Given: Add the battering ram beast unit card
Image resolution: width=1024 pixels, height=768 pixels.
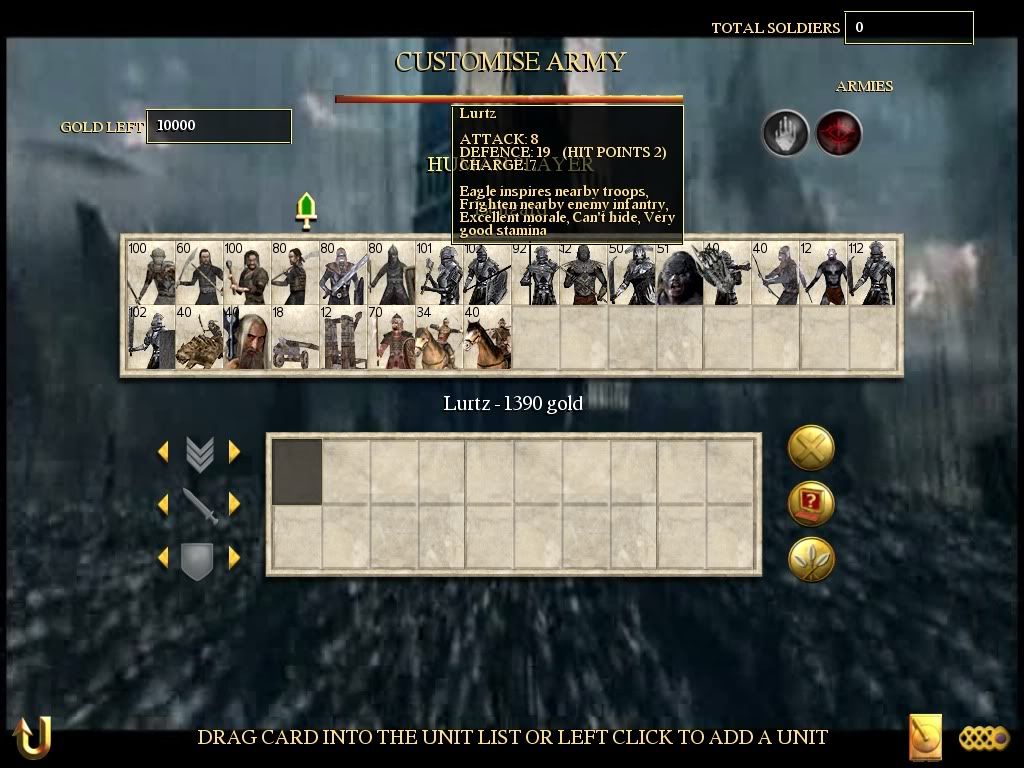Looking at the screenshot, I should 199,338.
